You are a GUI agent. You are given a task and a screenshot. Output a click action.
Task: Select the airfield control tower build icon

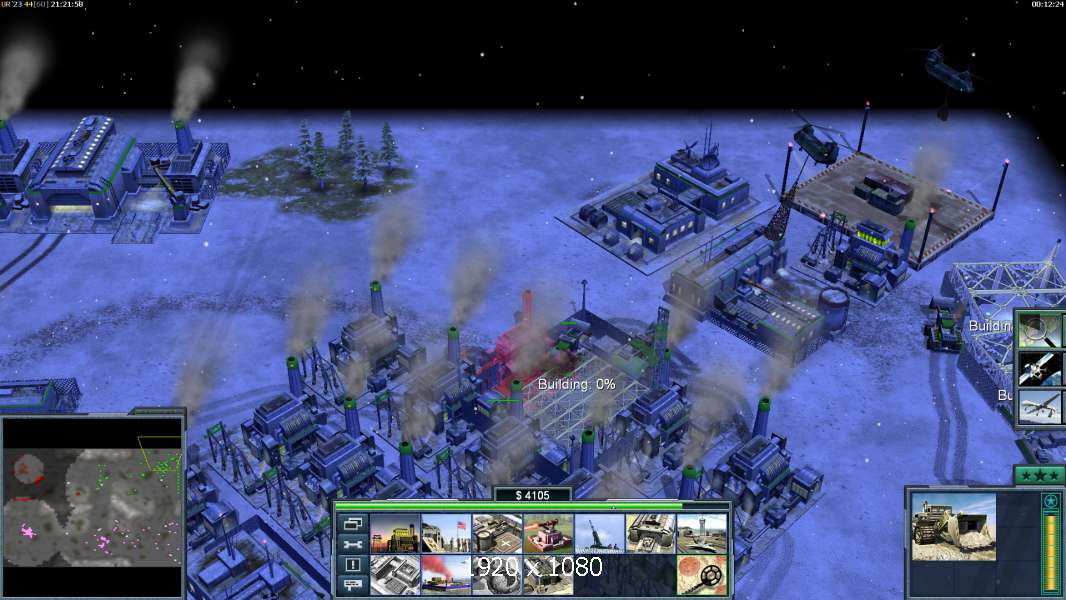point(701,533)
